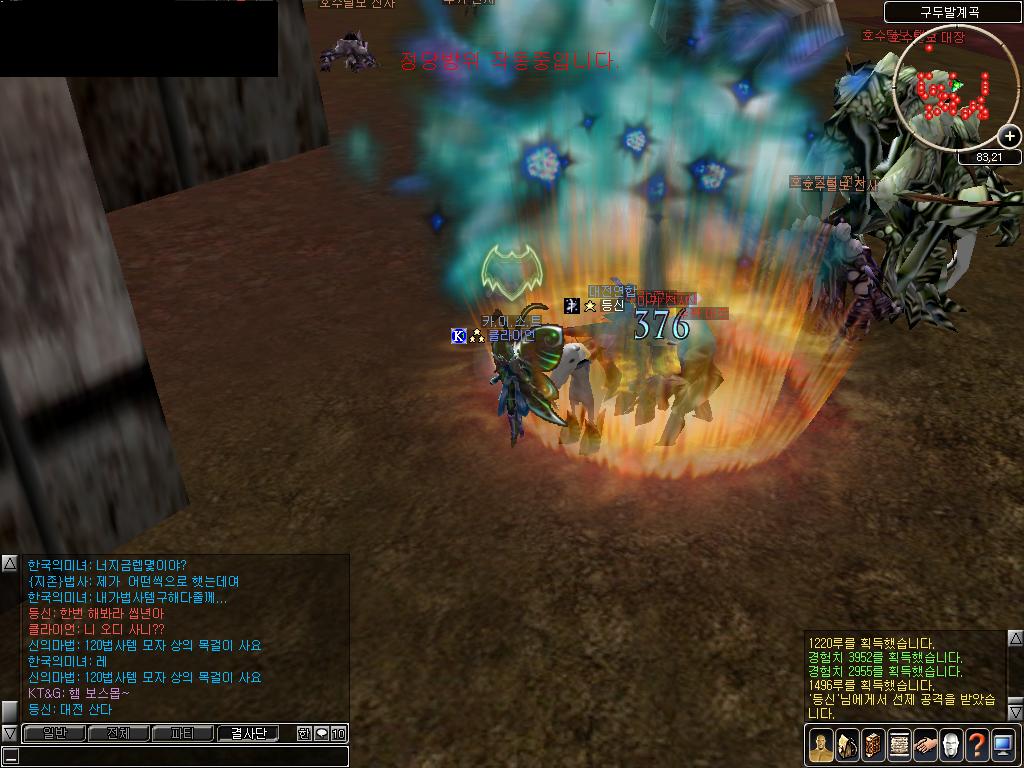Image resolution: width=1024 pixels, height=768 pixels.
Task: Open the white mask face icon
Action: tap(950, 744)
